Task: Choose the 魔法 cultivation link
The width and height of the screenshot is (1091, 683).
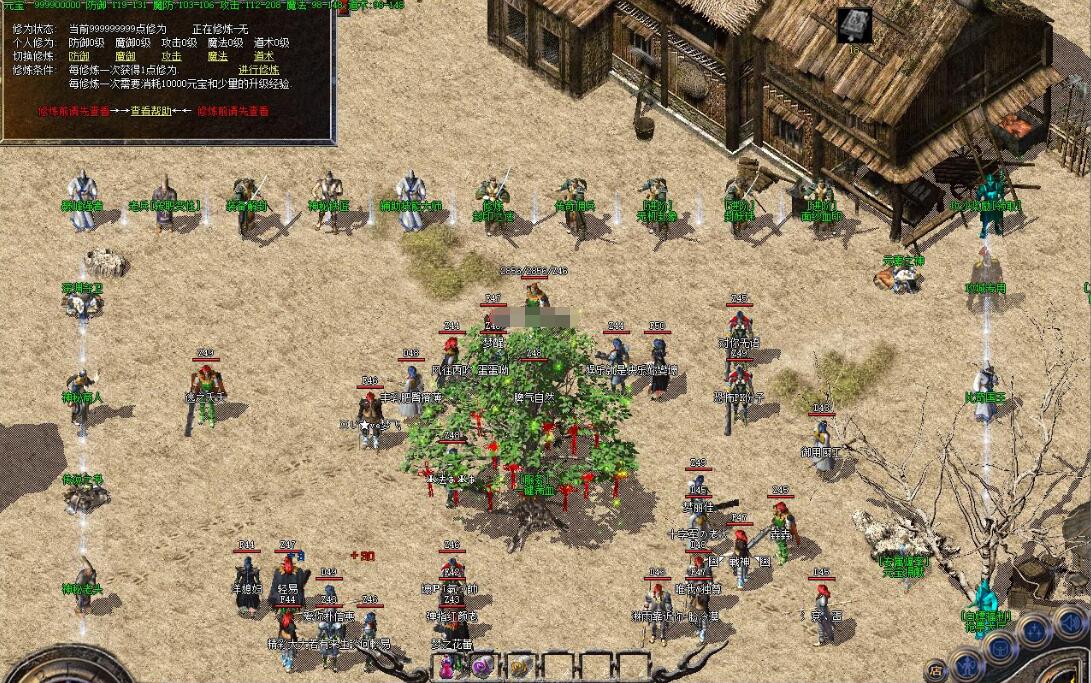Action: coord(217,56)
